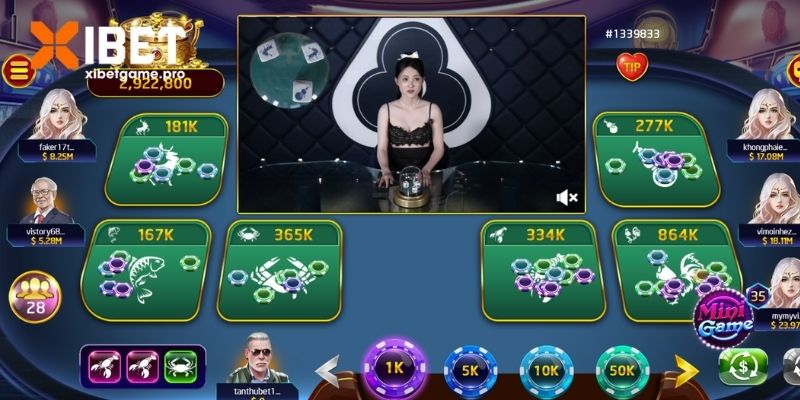Viewport: 800px width, 400px height.
Task: Unmute the live dealer video
Action: 566,197
